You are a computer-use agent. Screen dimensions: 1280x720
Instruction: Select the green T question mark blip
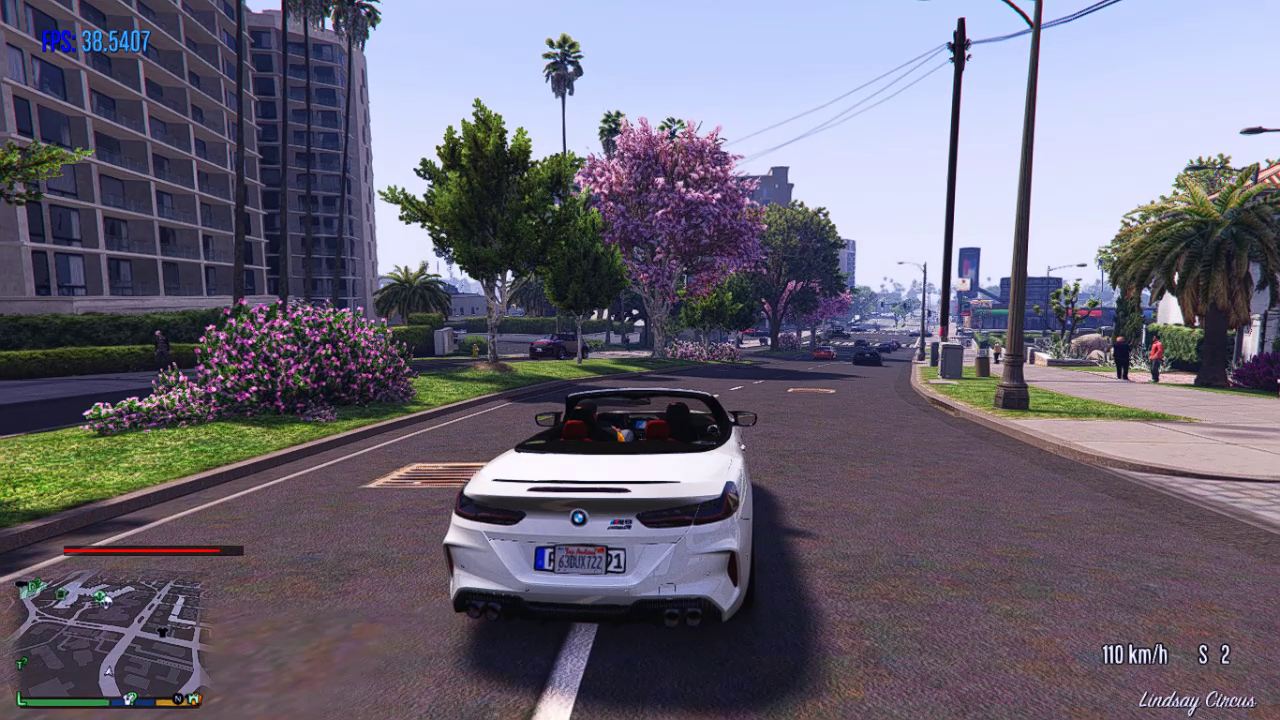click(x=22, y=662)
